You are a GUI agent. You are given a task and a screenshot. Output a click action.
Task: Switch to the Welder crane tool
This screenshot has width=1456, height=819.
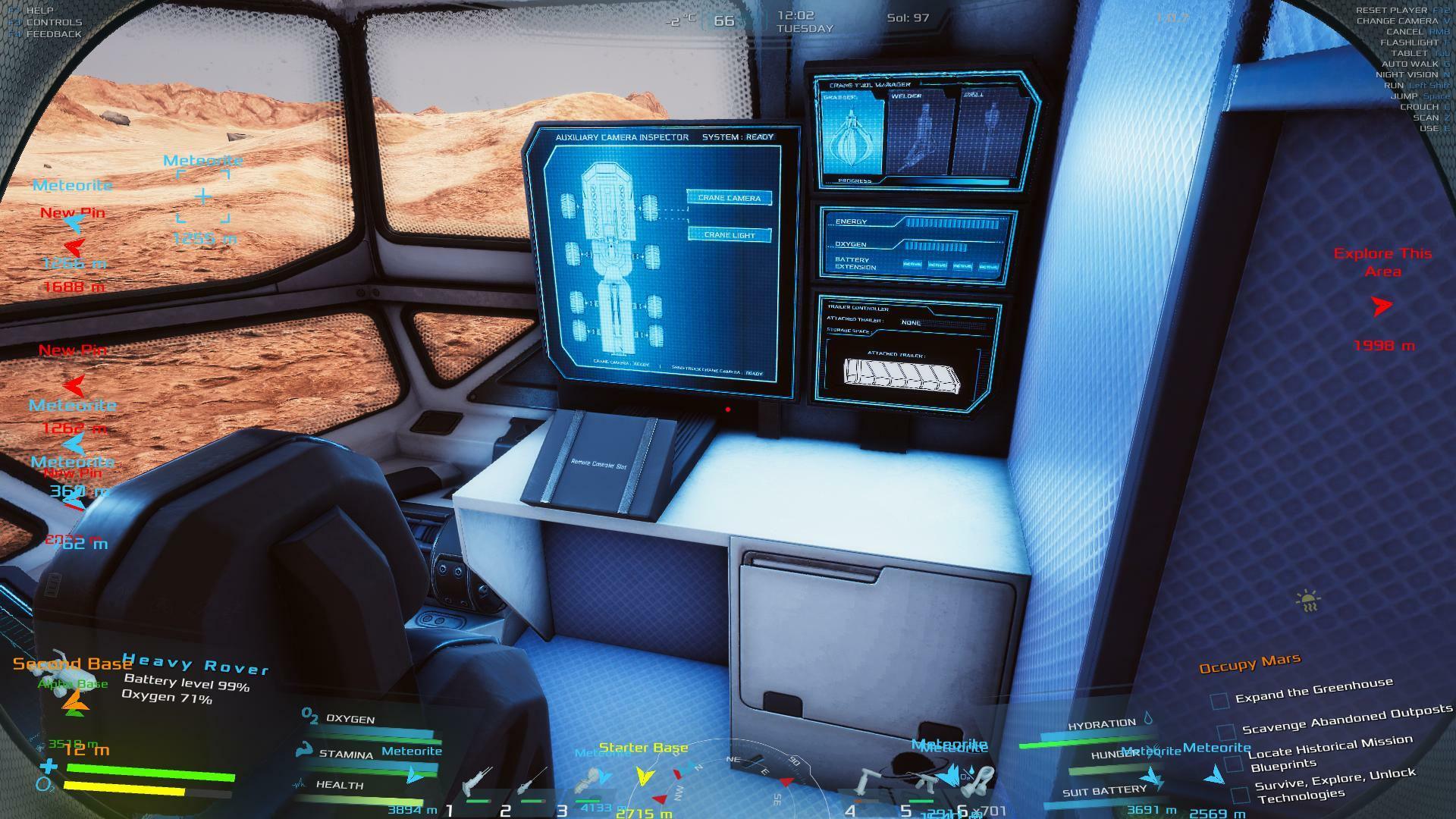(919, 136)
